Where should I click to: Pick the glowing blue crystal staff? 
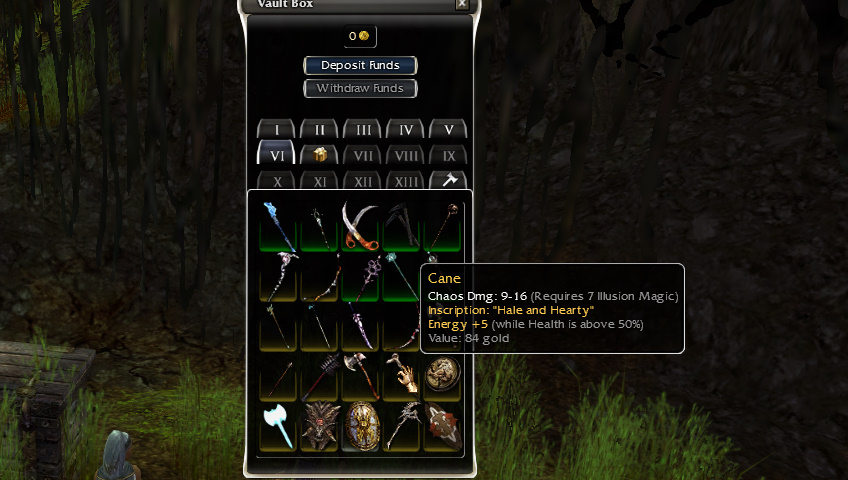click(x=278, y=226)
